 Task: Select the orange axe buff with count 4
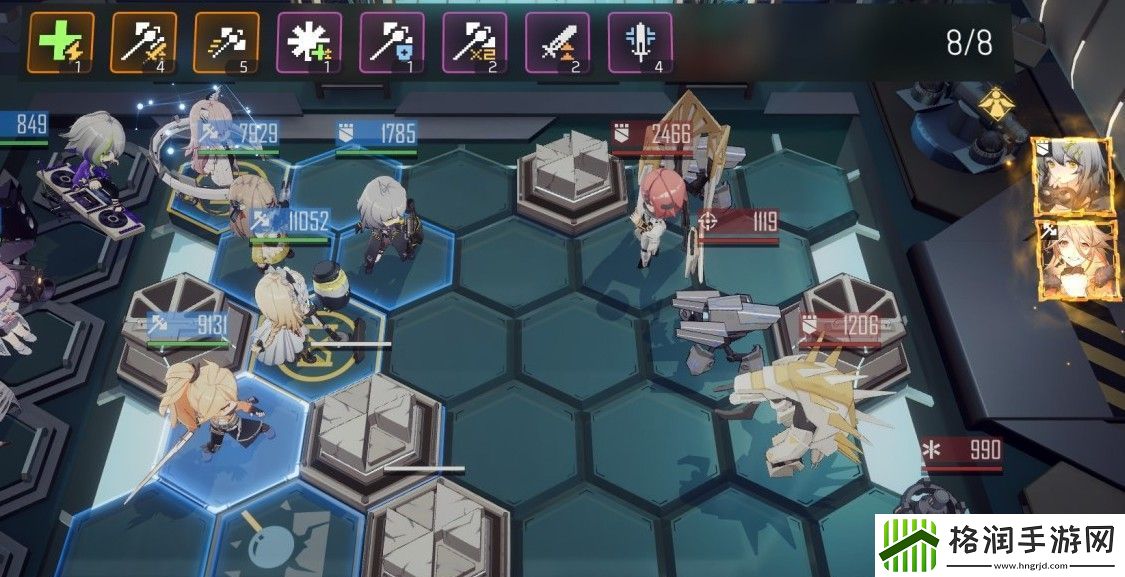(x=144, y=45)
